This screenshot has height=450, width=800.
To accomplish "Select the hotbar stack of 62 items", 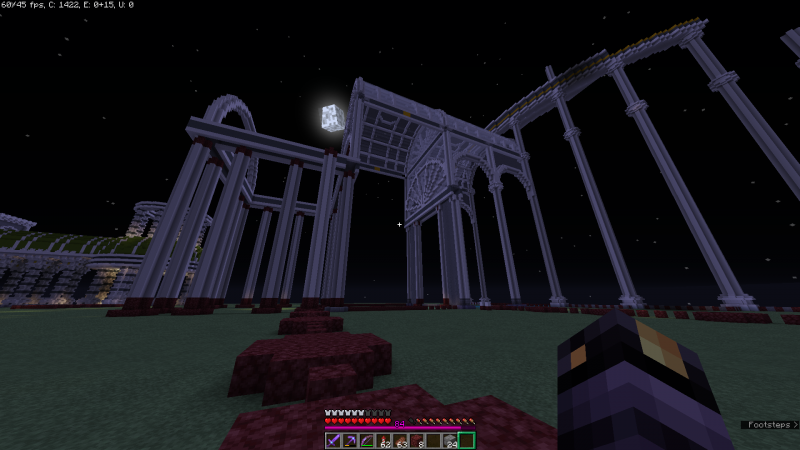I will [x=384, y=440].
